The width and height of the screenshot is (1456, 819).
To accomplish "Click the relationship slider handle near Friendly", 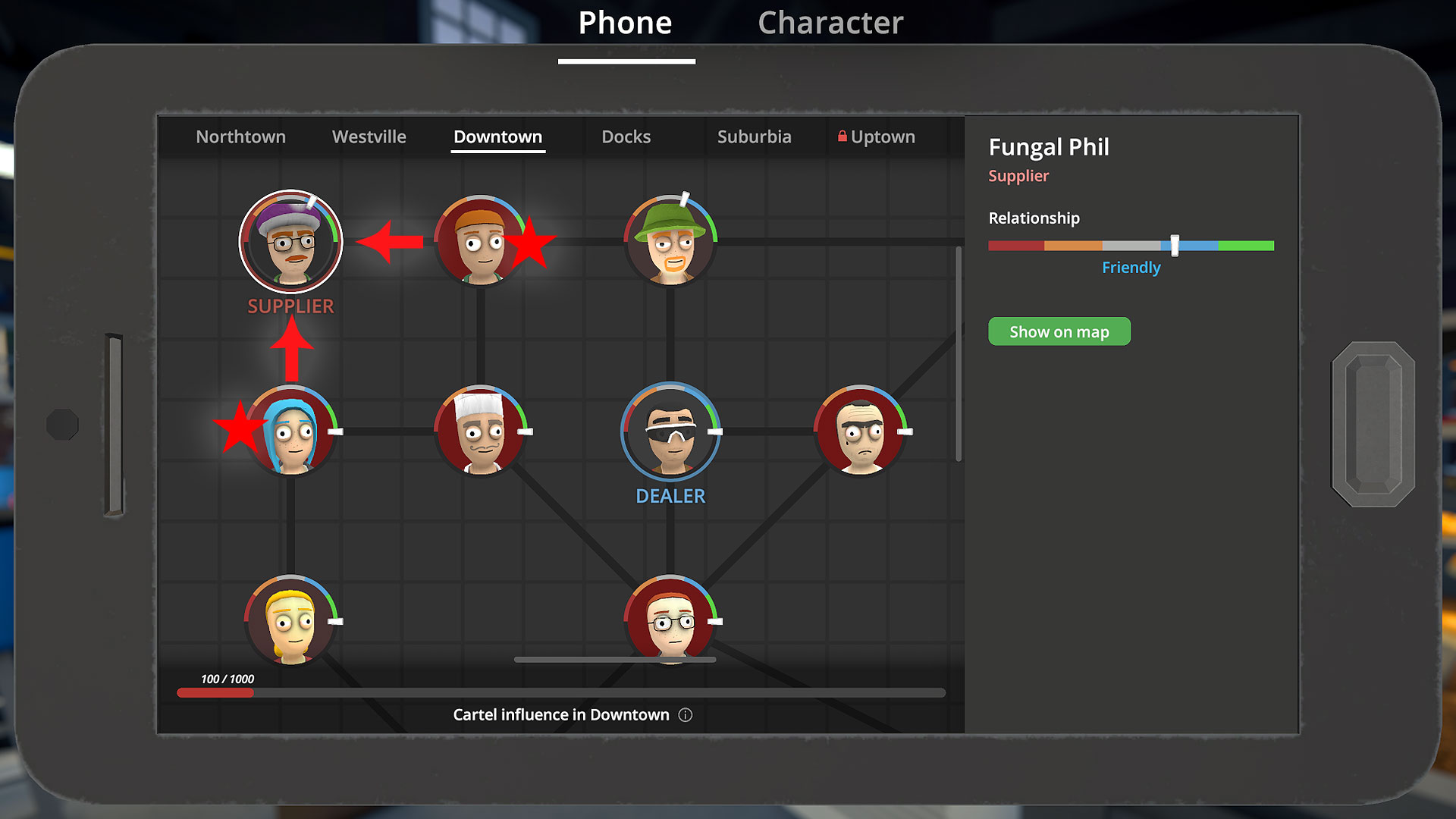I will point(1175,245).
